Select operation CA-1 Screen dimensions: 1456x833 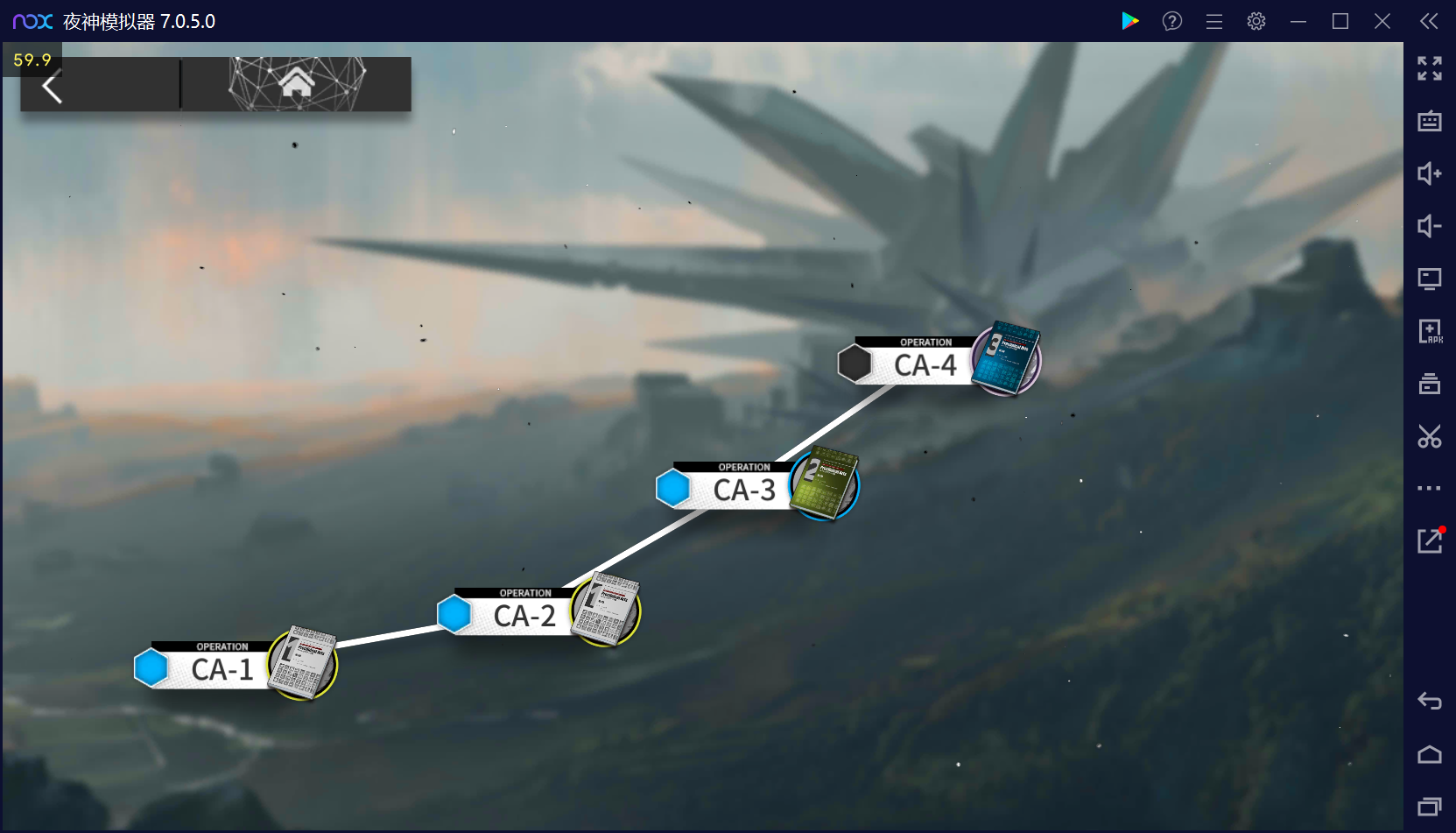[222, 670]
